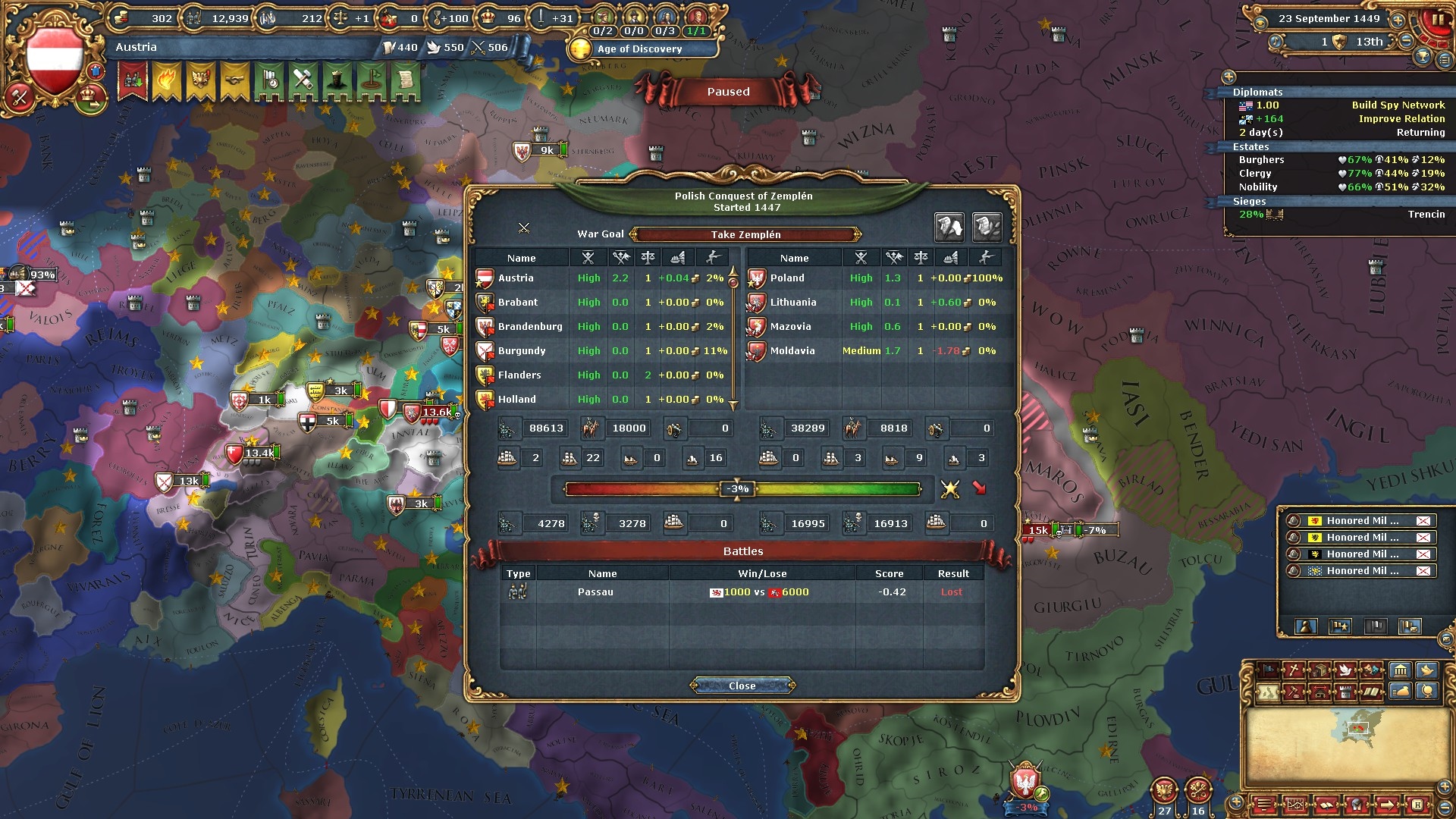The image size is (1456, 819).
Task: Select Poland in the enemy participants list
Action: click(x=787, y=278)
